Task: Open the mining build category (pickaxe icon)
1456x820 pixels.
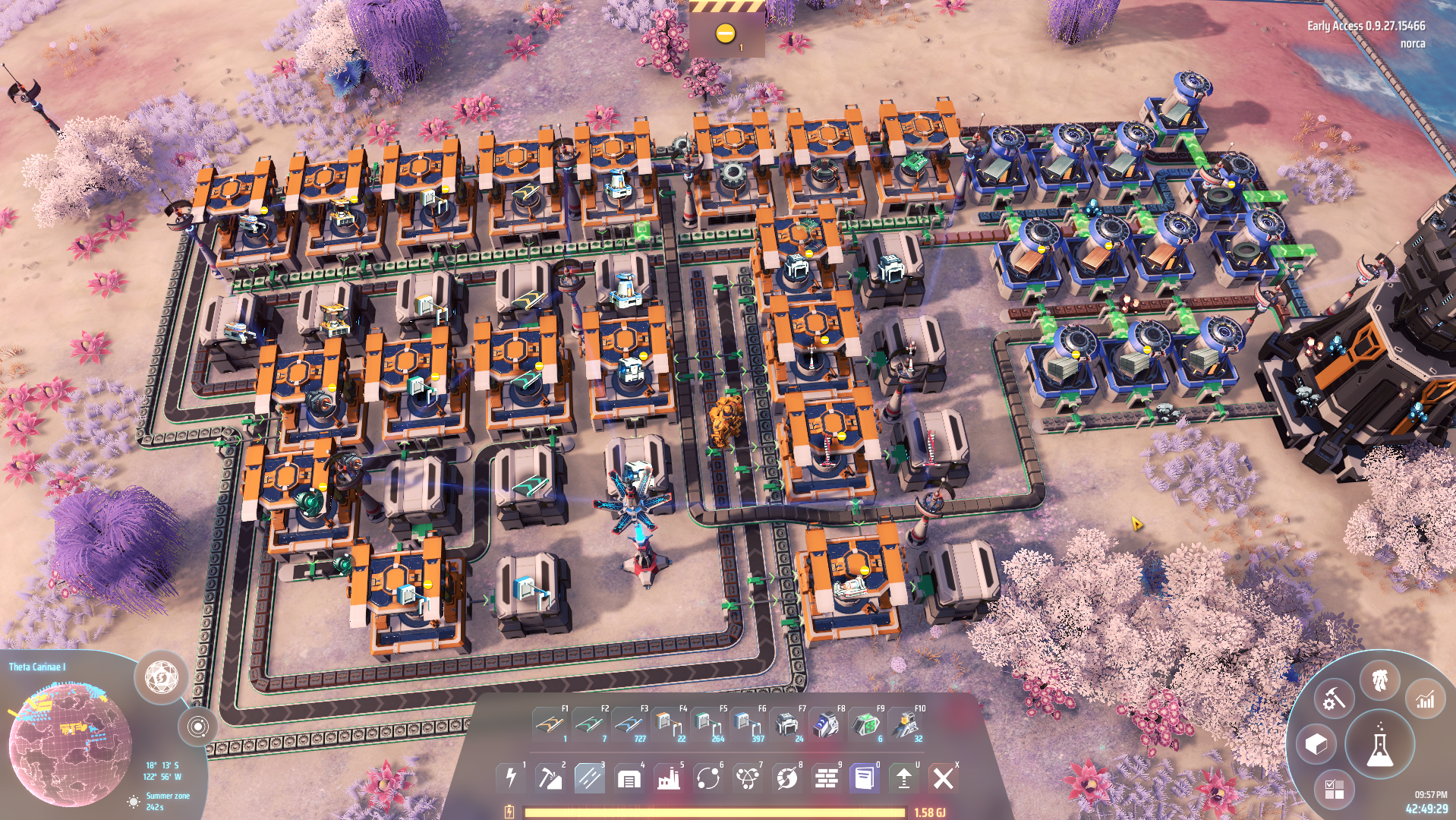Action: coord(550,777)
